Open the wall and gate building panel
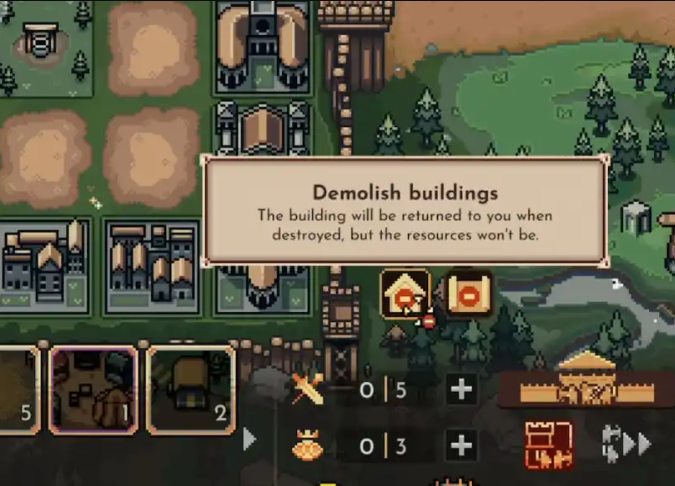 (x=586, y=380)
